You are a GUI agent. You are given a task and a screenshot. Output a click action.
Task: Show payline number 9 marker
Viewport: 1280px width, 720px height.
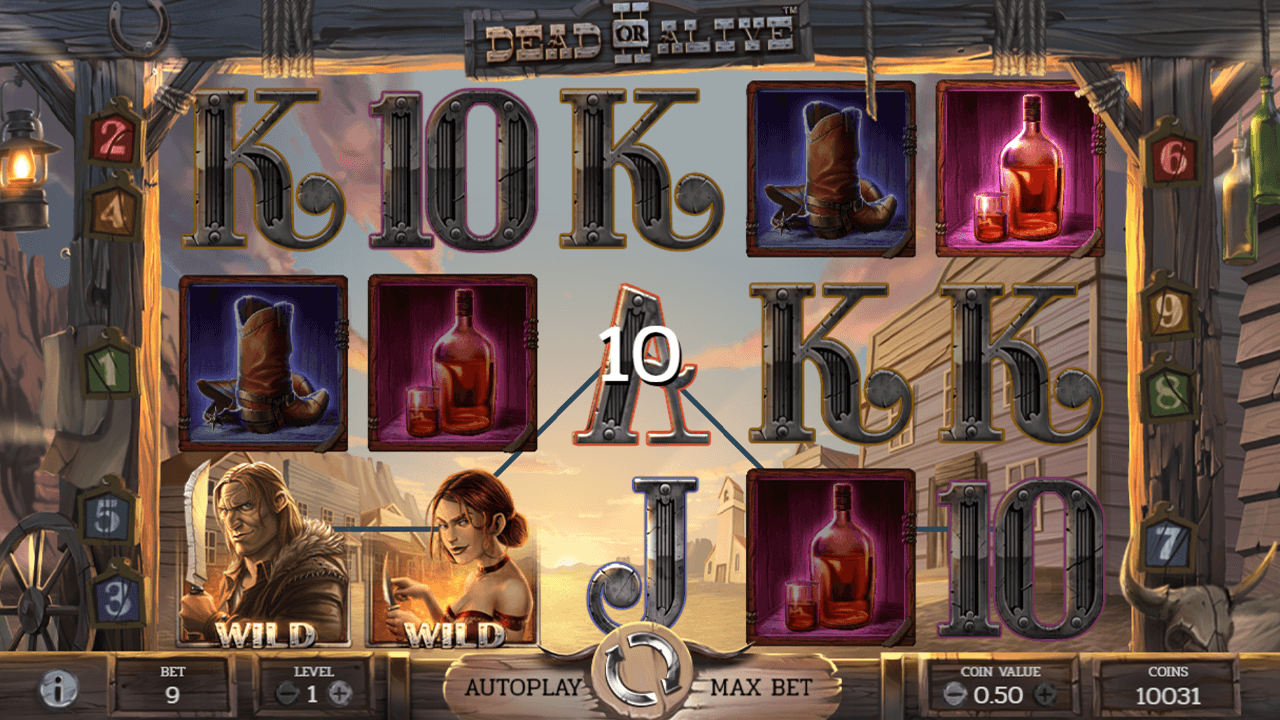pos(1168,312)
